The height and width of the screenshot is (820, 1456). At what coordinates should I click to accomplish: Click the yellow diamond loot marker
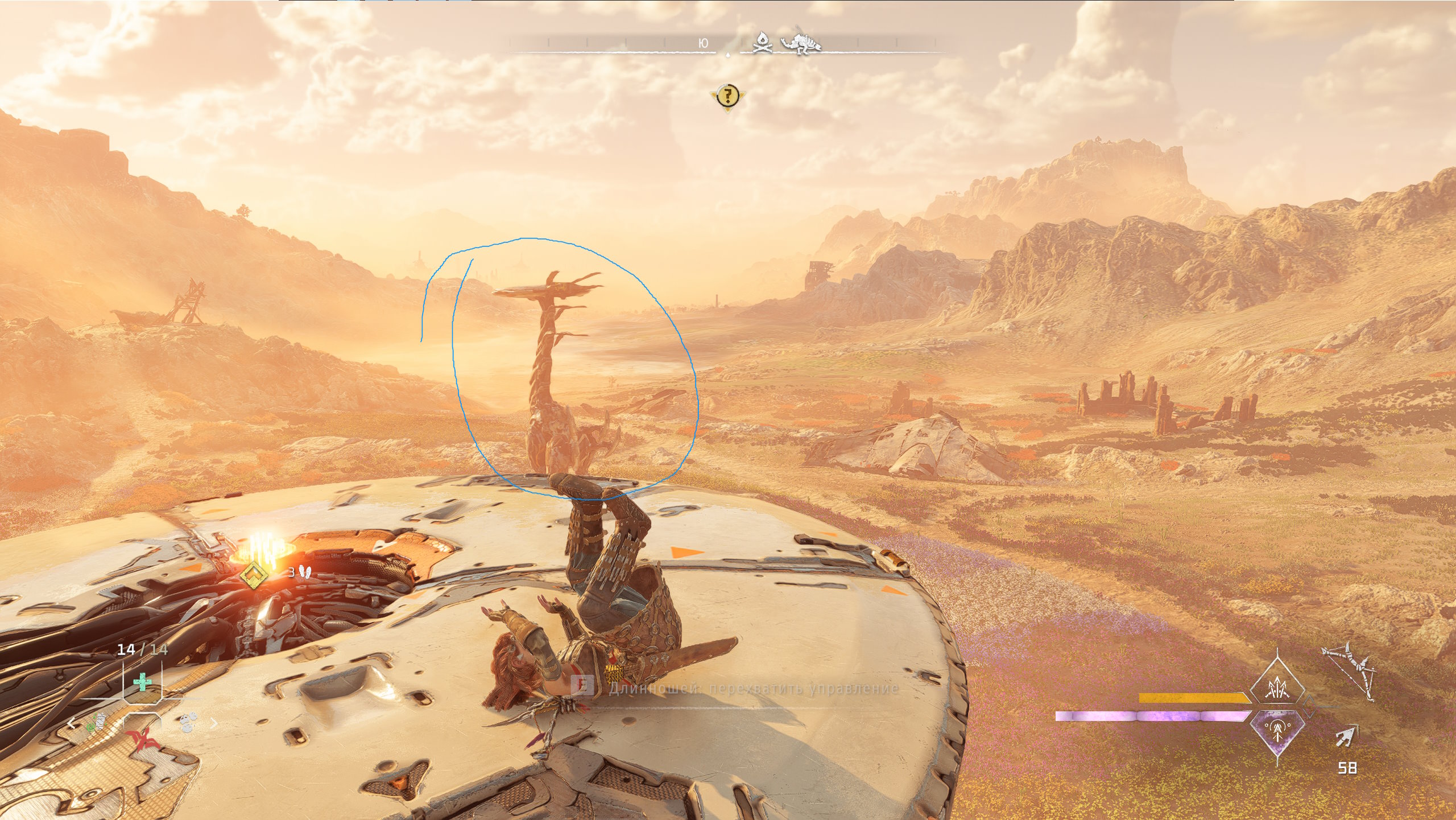pos(253,575)
